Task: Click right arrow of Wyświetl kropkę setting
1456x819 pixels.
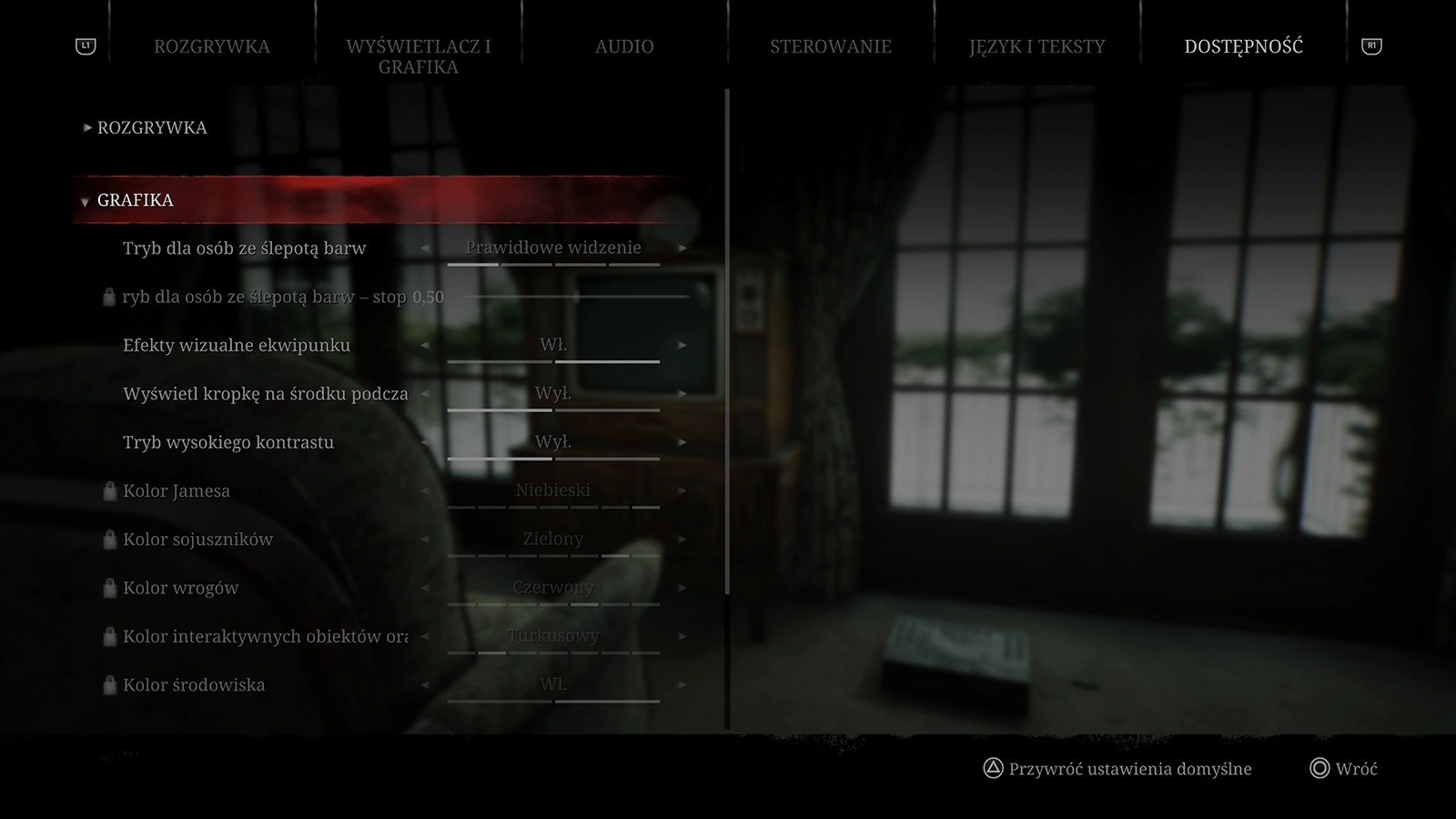Action: point(682,394)
